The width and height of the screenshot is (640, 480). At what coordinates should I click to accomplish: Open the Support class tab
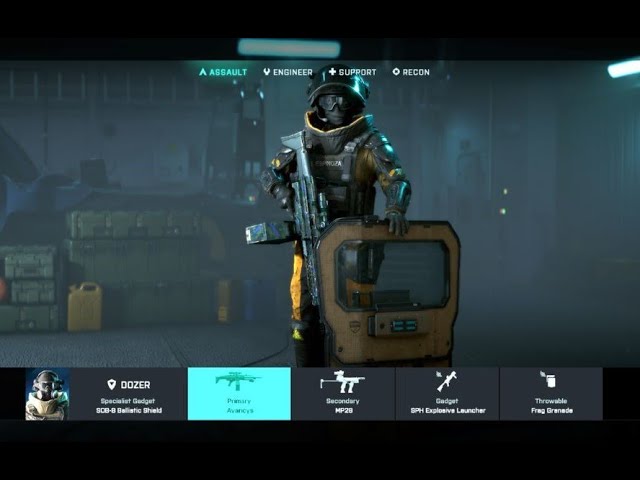point(352,72)
